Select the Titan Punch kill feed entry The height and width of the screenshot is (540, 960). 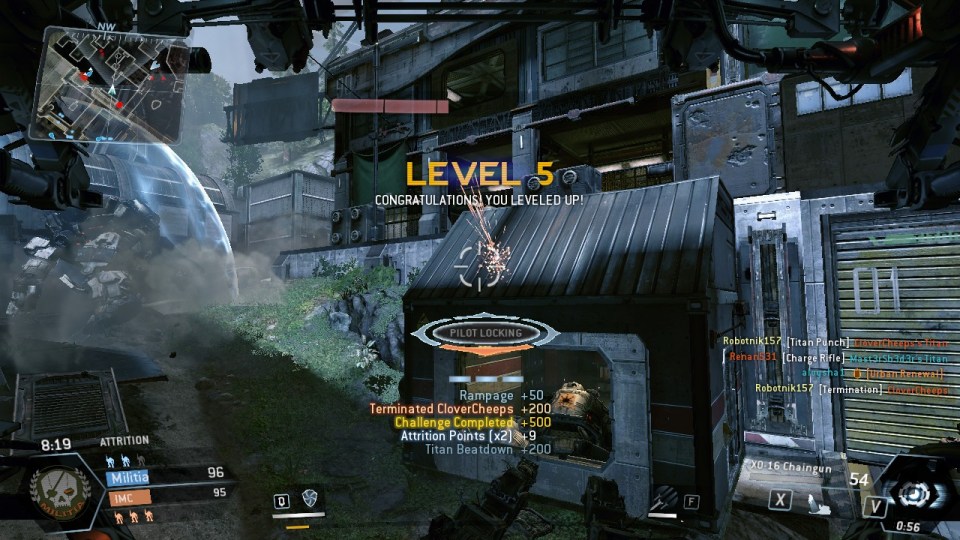coord(835,342)
